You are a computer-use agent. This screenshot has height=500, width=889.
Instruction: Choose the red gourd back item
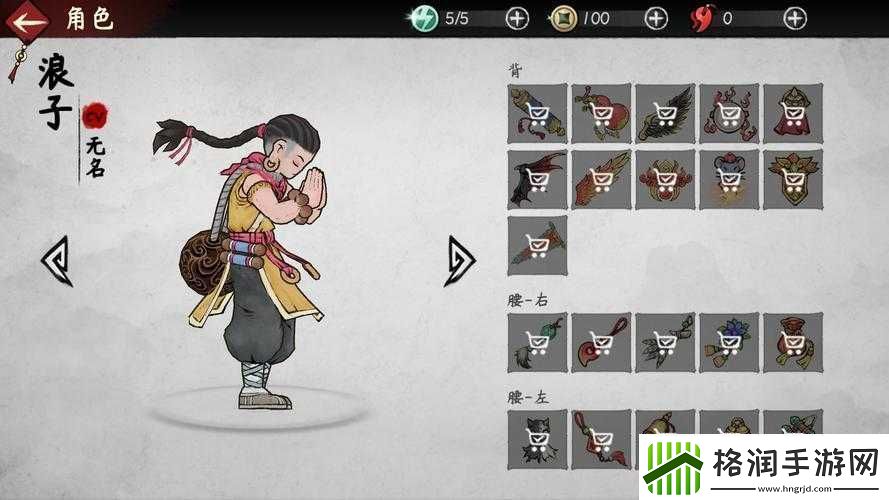601,112
